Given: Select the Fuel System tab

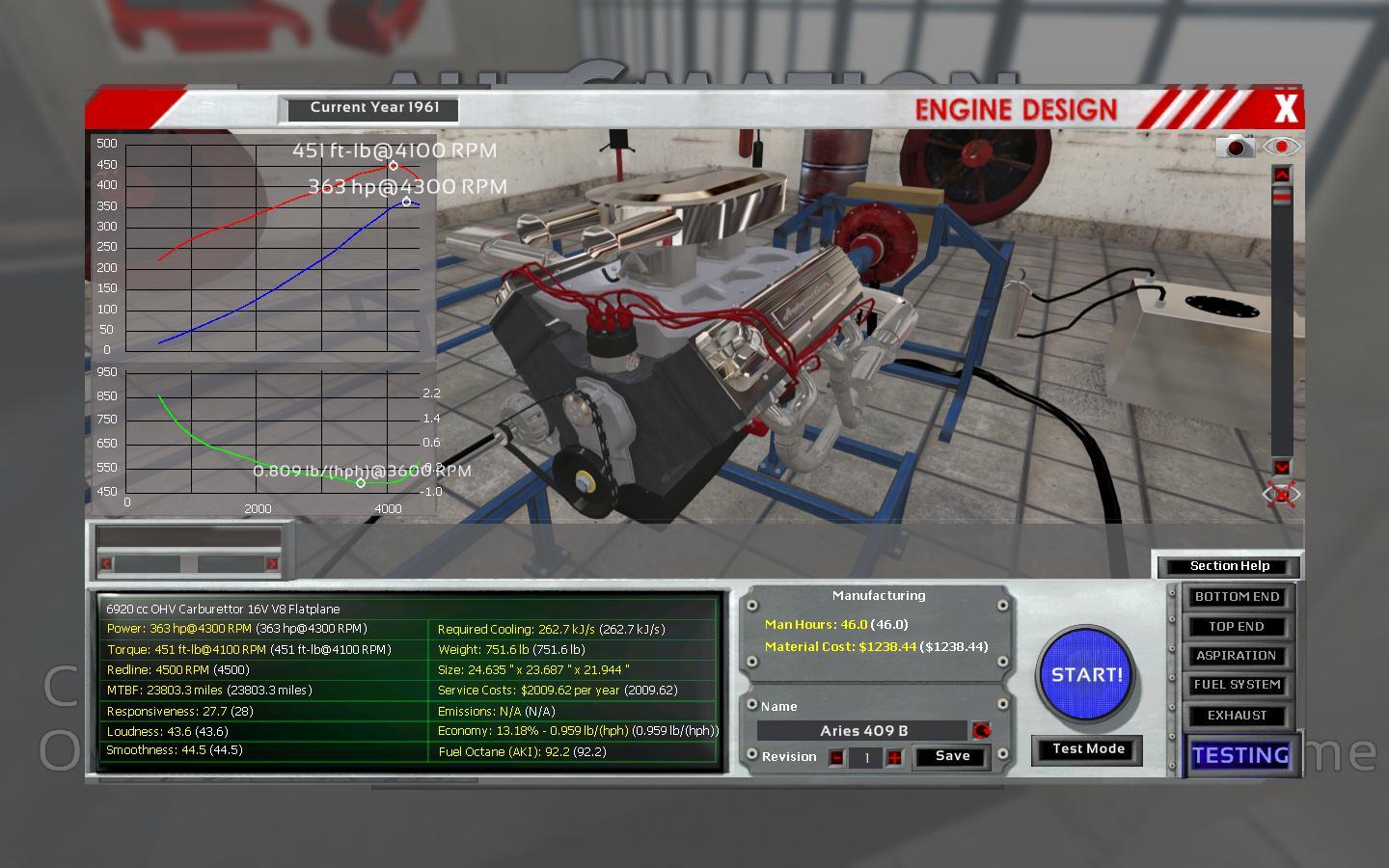Looking at the screenshot, I should point(1237,685).
